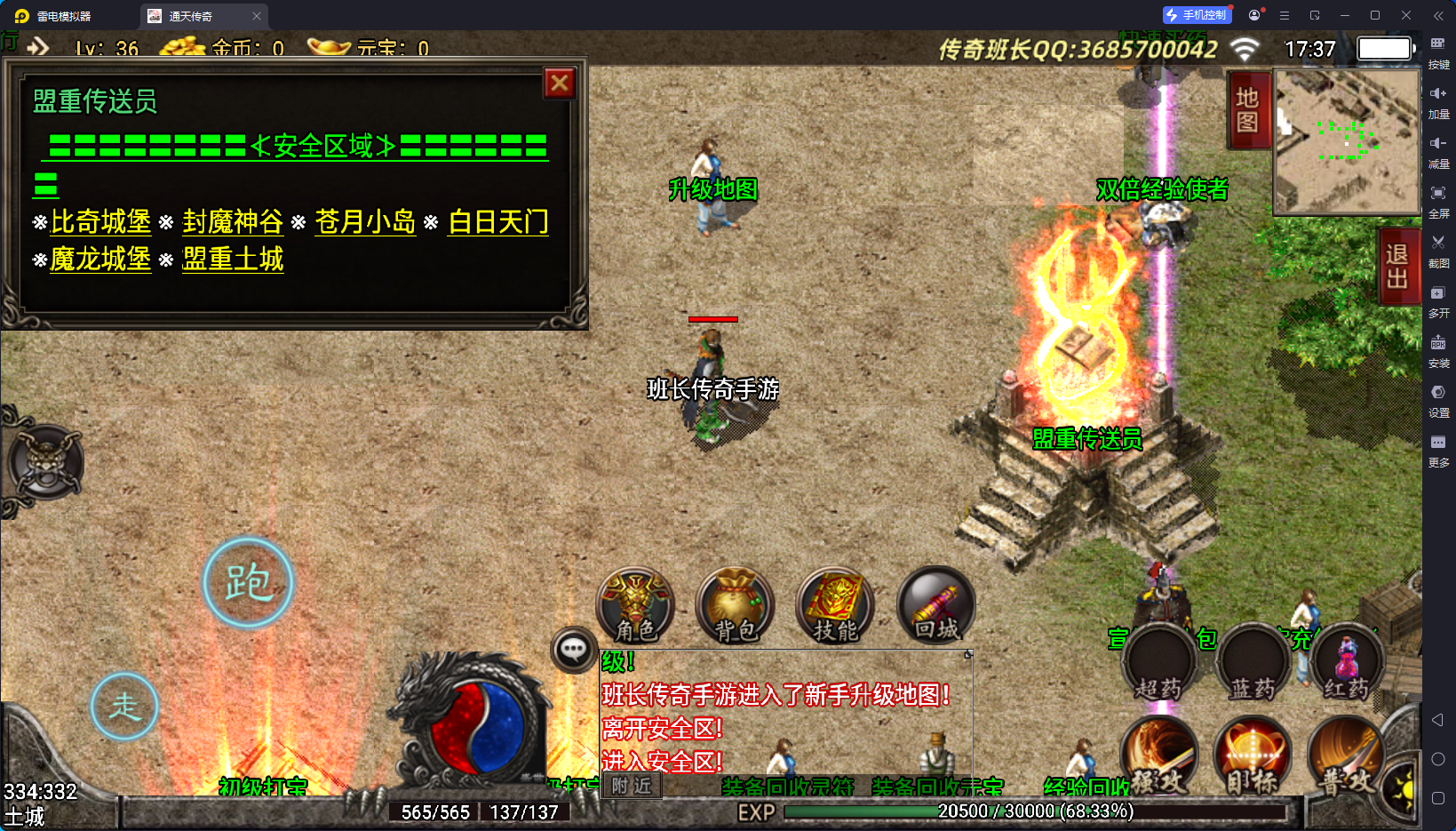This screenshot has height=831, width=1456.
Task: Use the 回城 return scroll
Action: pyautogui.click(x=936, y=606)
